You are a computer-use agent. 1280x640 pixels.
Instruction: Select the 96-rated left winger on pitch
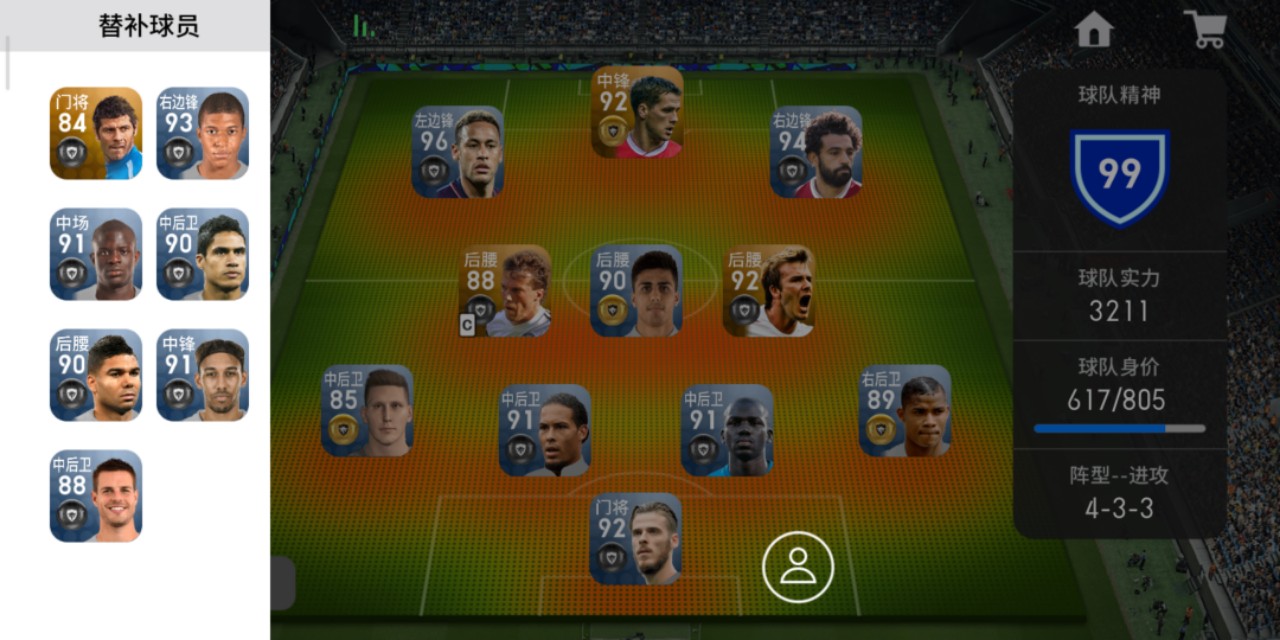(458, 152)
